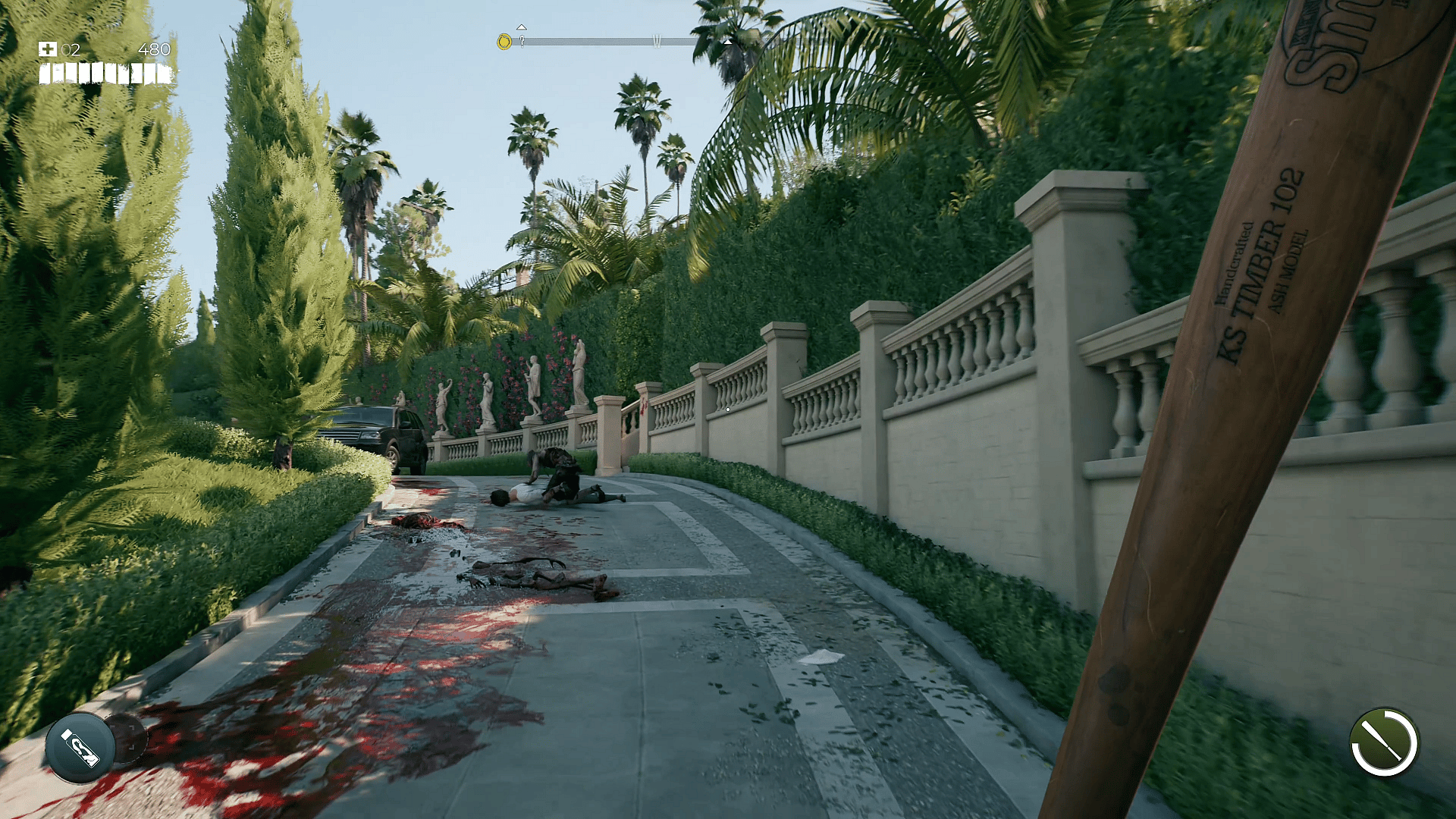Activate the curveball throwable icon
This screenshot has width=1456, height=819.
[x=80, y=747]
